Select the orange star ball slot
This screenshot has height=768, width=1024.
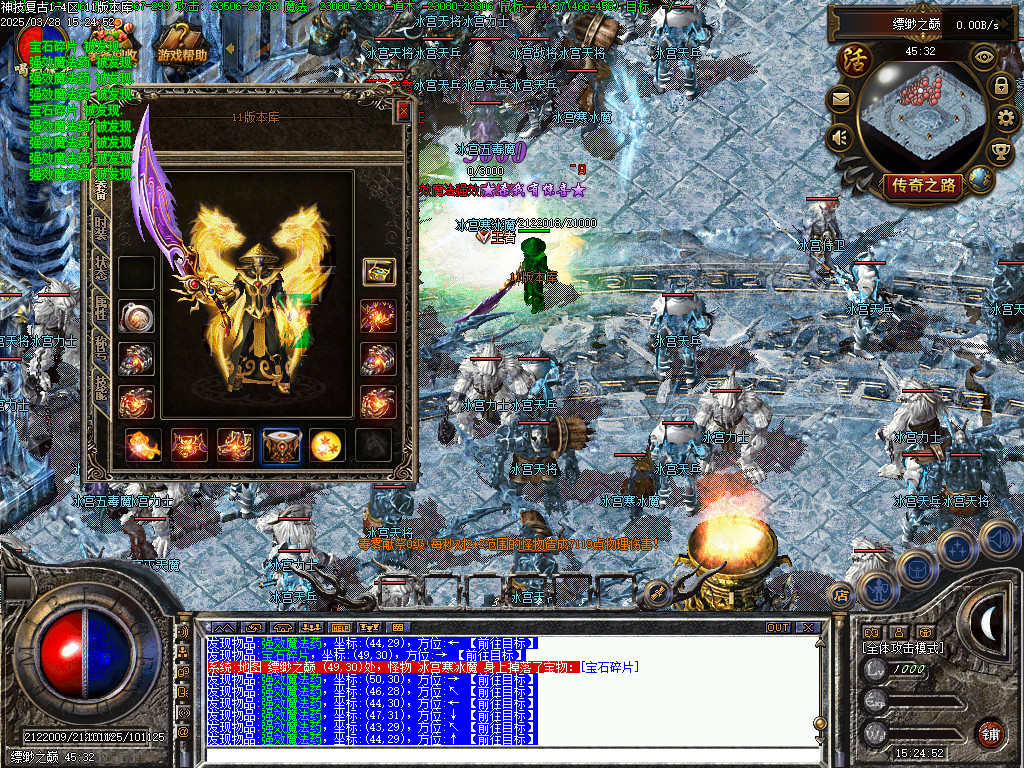(328, 445)
